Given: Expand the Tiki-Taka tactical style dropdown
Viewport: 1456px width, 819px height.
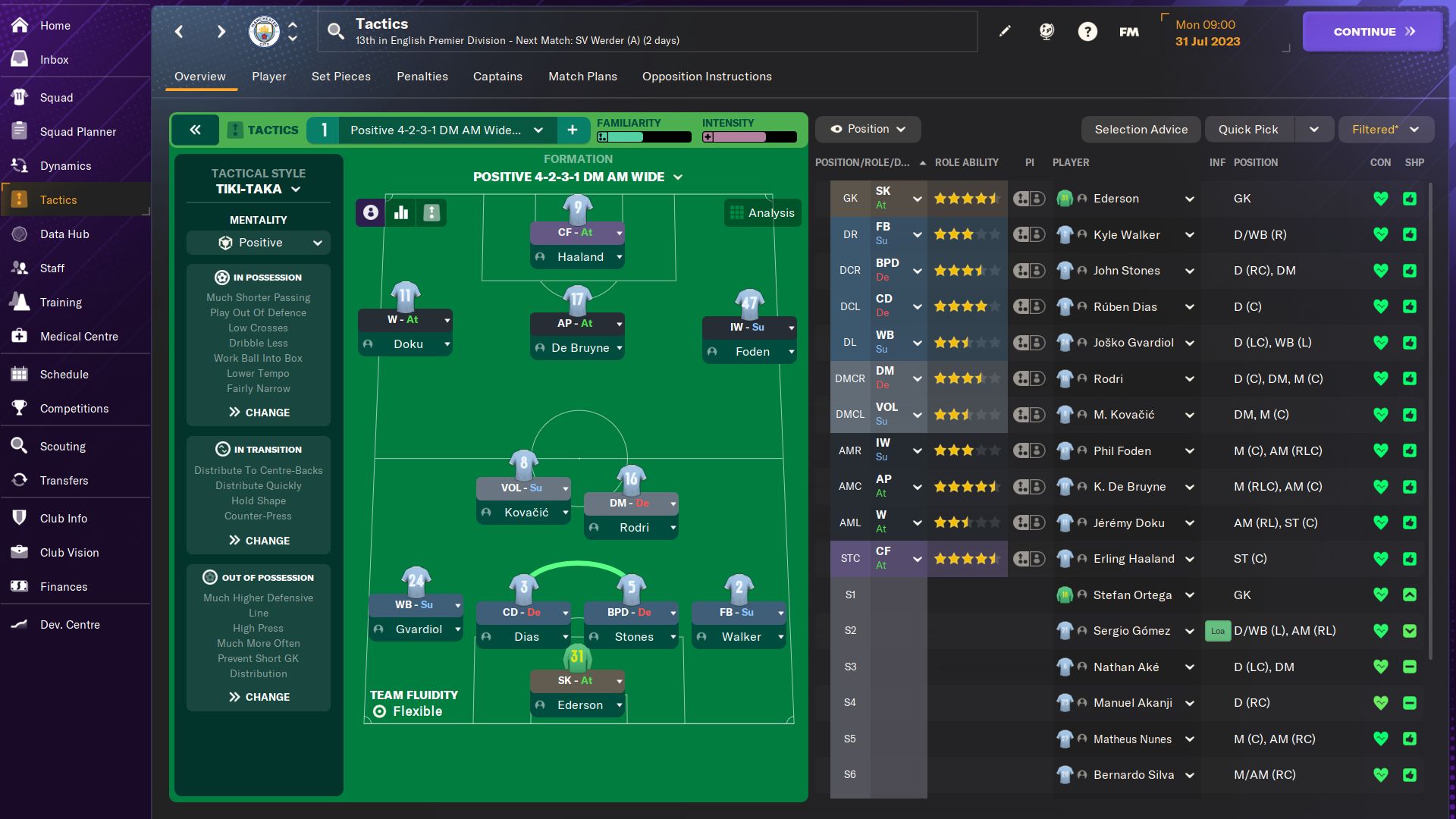Looking at the screenshot, I should 259,189.
